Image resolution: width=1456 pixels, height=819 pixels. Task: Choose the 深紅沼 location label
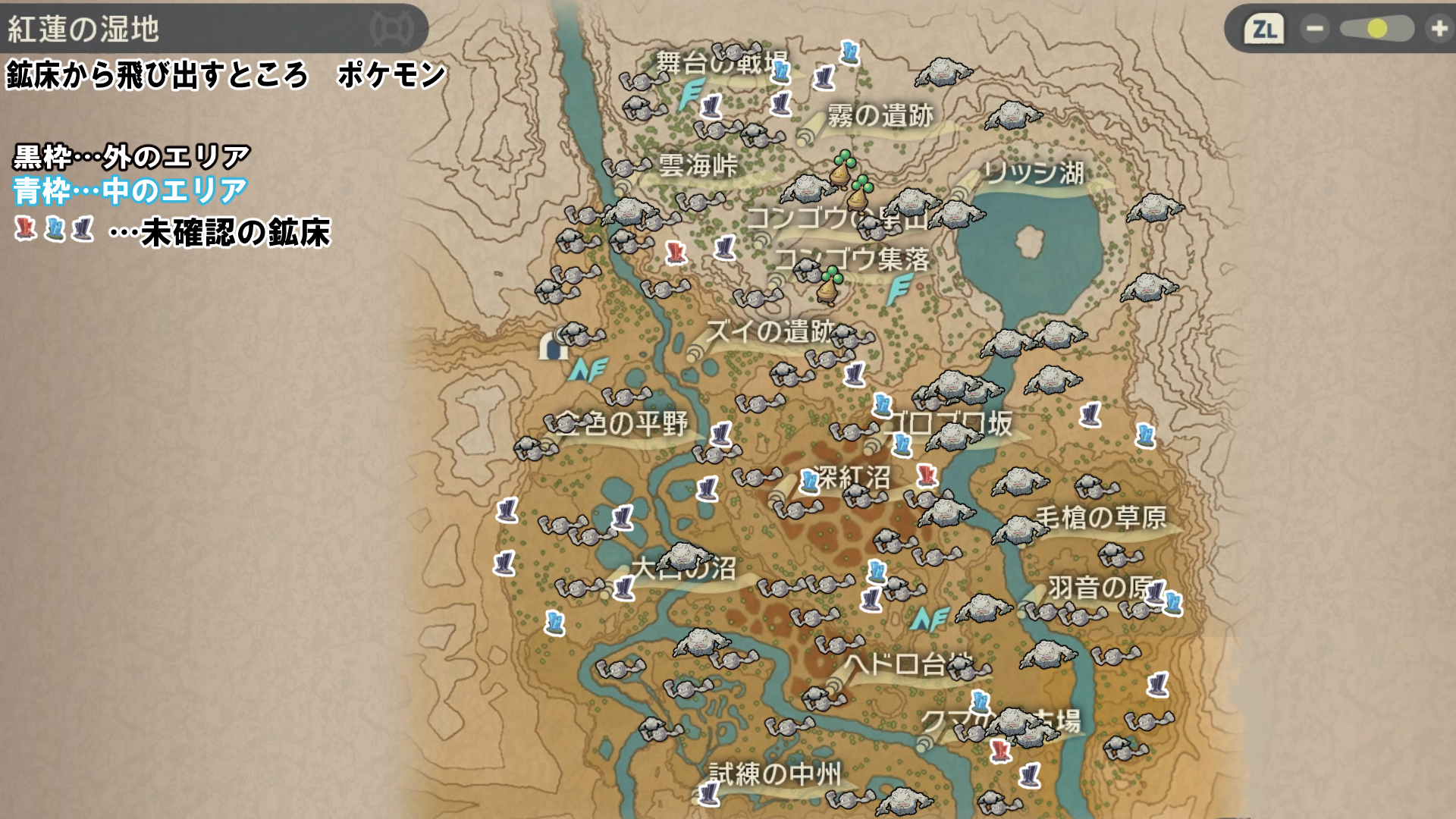tap(852, 478)
